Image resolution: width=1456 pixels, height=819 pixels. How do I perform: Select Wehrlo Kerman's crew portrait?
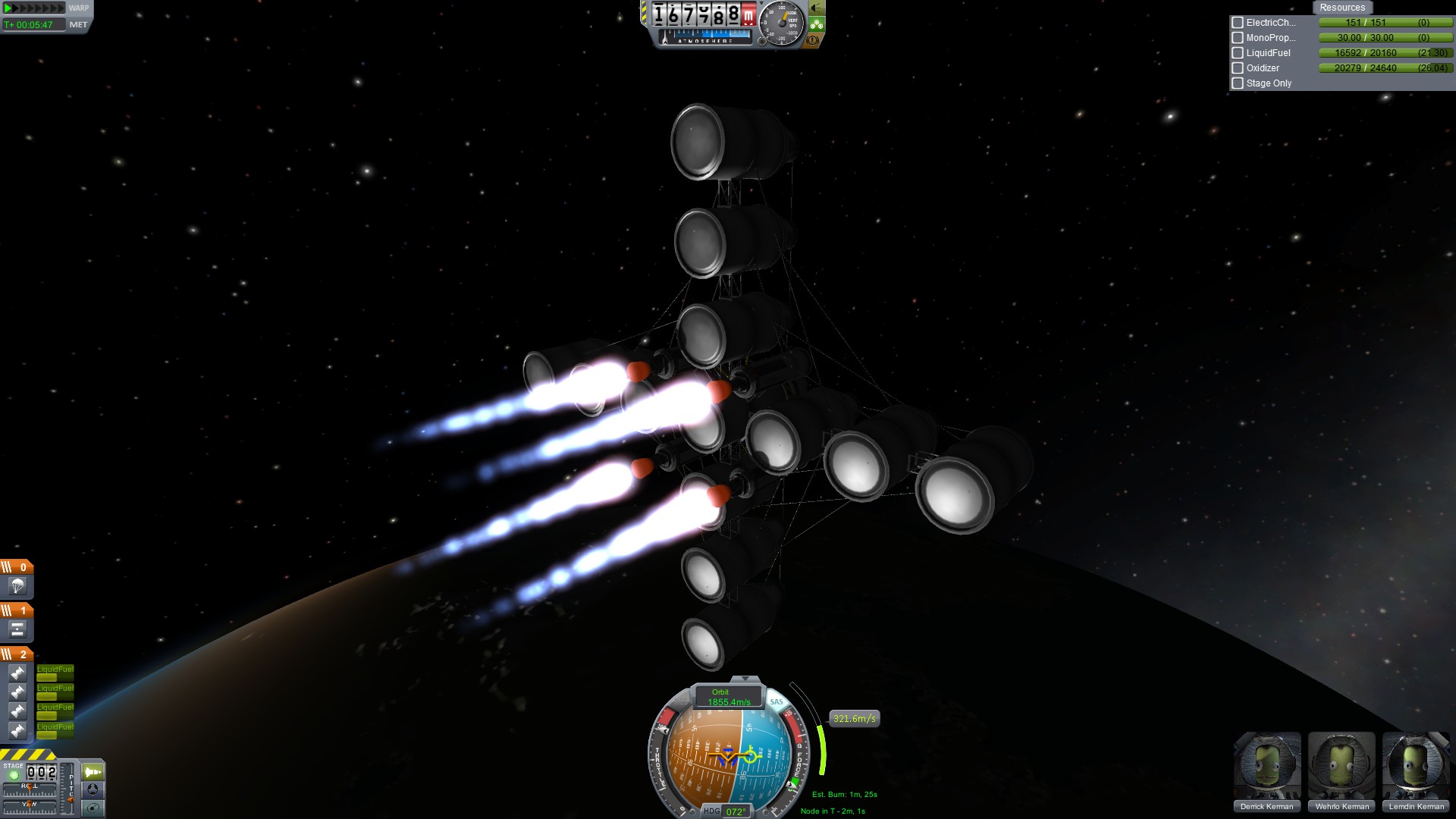pos(1341,766)
